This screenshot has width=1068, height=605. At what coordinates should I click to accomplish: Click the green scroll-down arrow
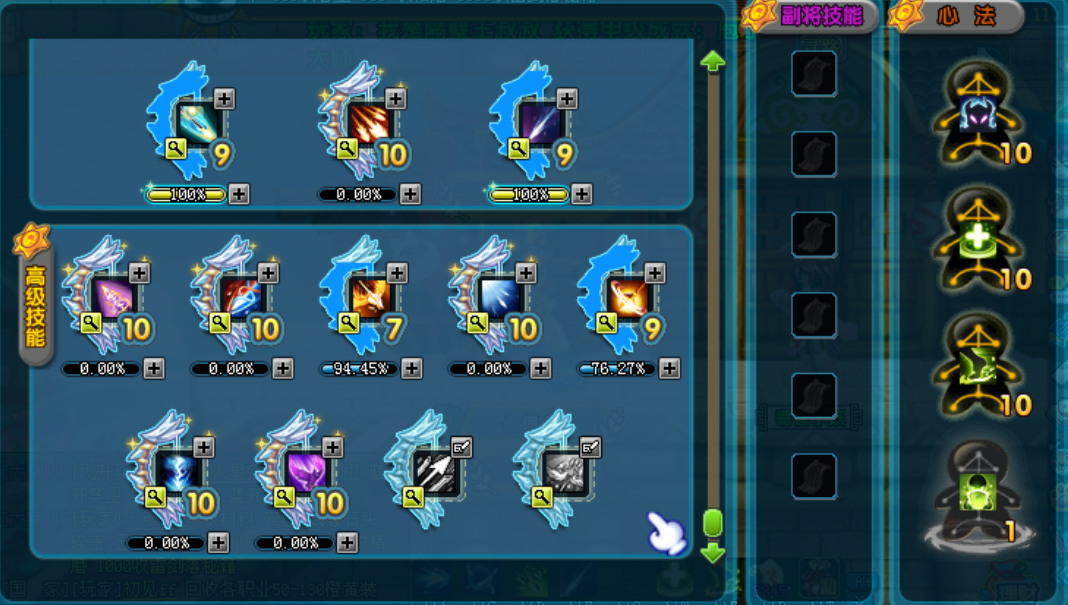[713, 551]
